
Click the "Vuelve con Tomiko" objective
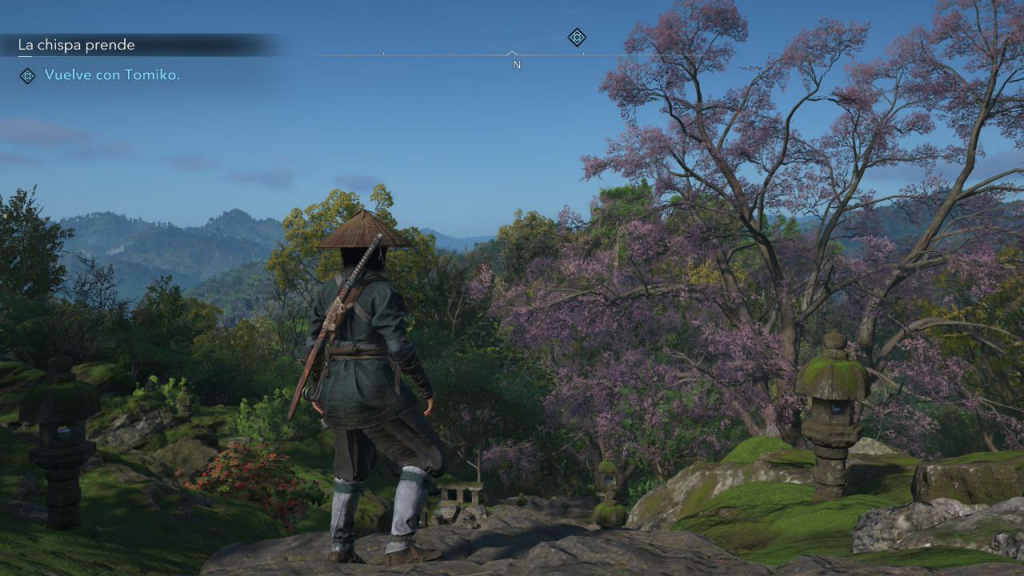point(112,75)
